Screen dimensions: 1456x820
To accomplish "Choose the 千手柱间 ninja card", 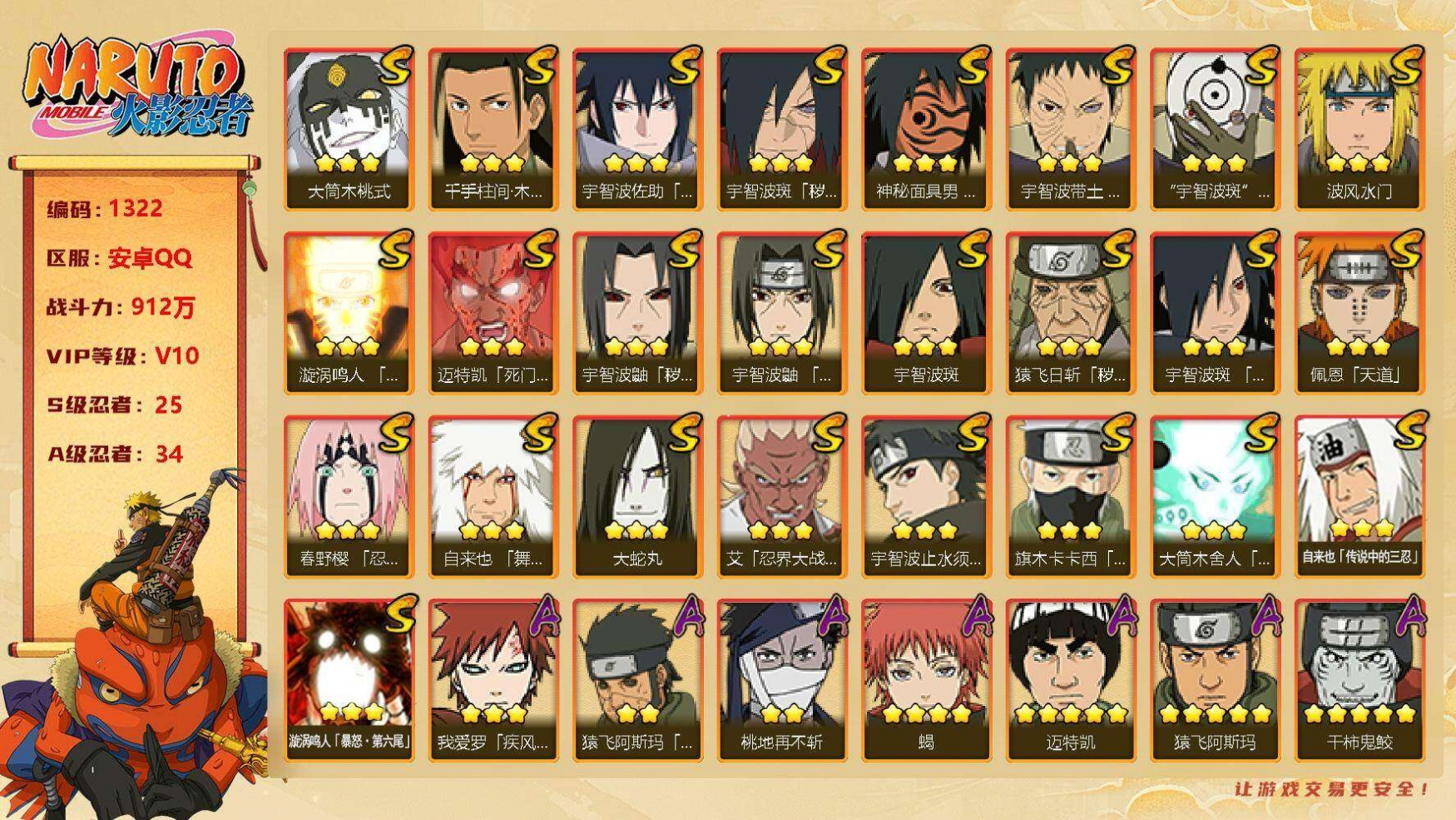I will (x=493, y=127).
